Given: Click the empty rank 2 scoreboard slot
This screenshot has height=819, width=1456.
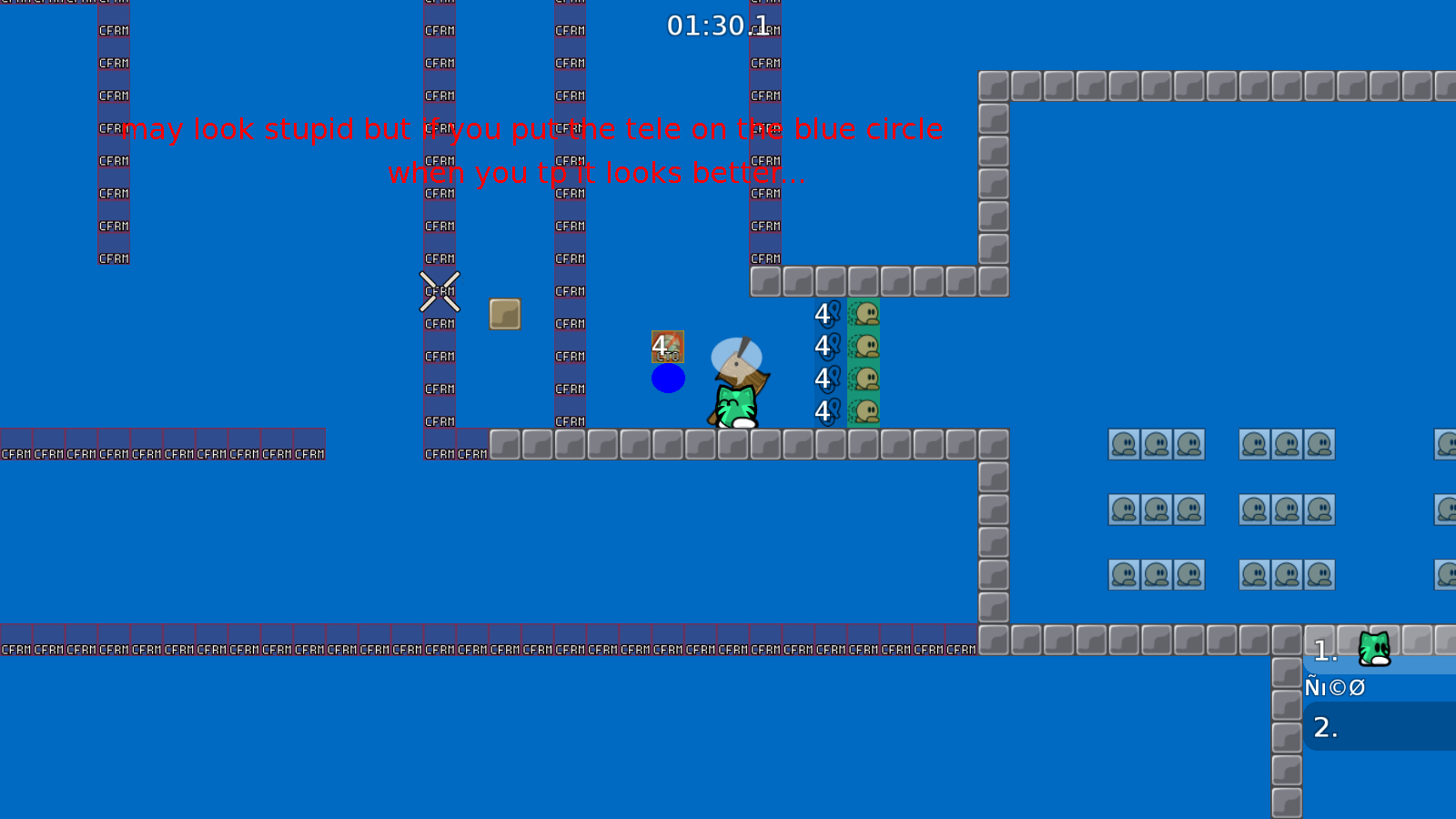Looking at the screenshot, I should point(1326,727).
